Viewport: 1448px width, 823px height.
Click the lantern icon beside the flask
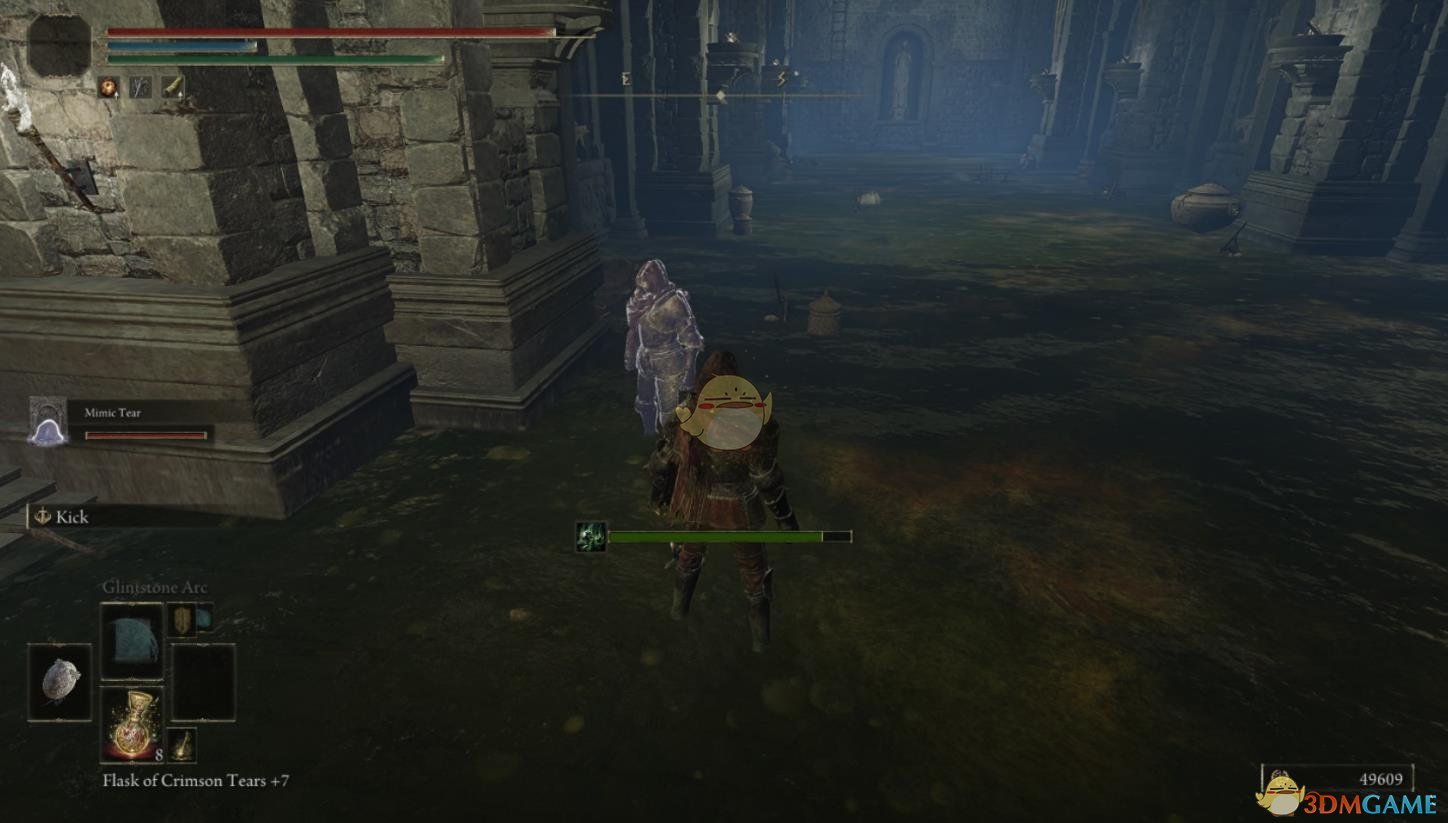[182, 743]
